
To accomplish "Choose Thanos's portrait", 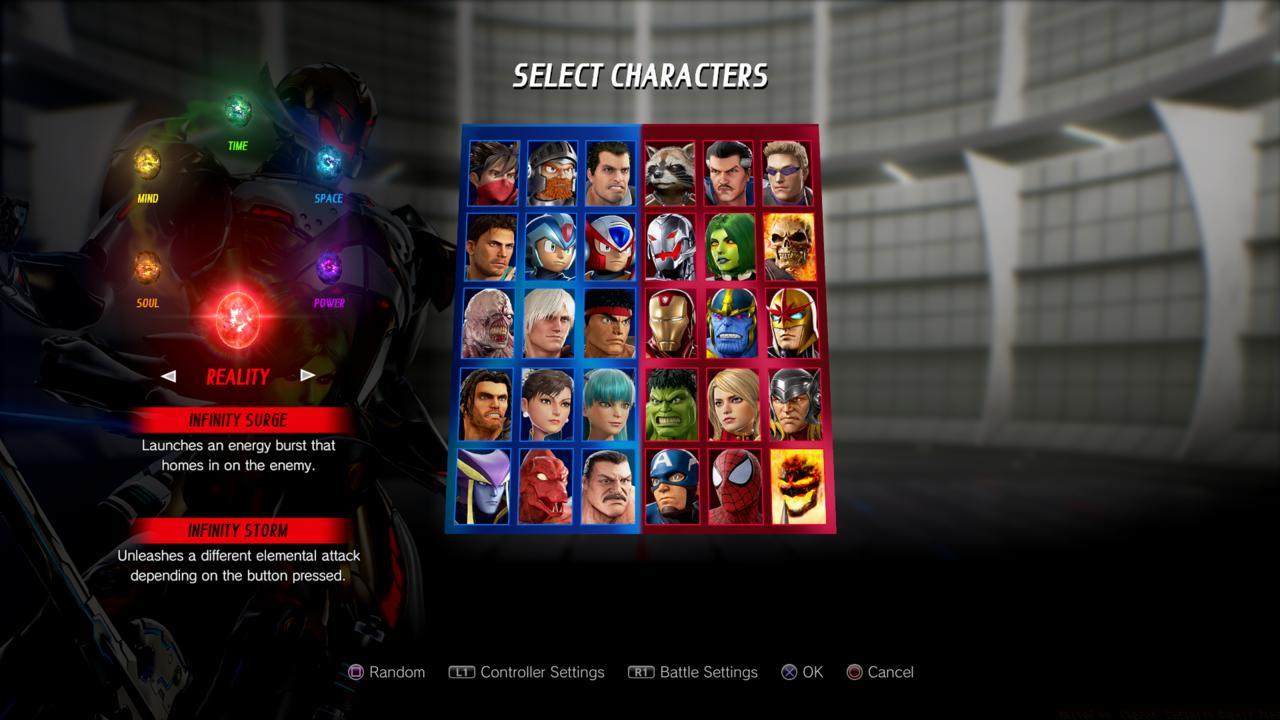I will point(731,324).
